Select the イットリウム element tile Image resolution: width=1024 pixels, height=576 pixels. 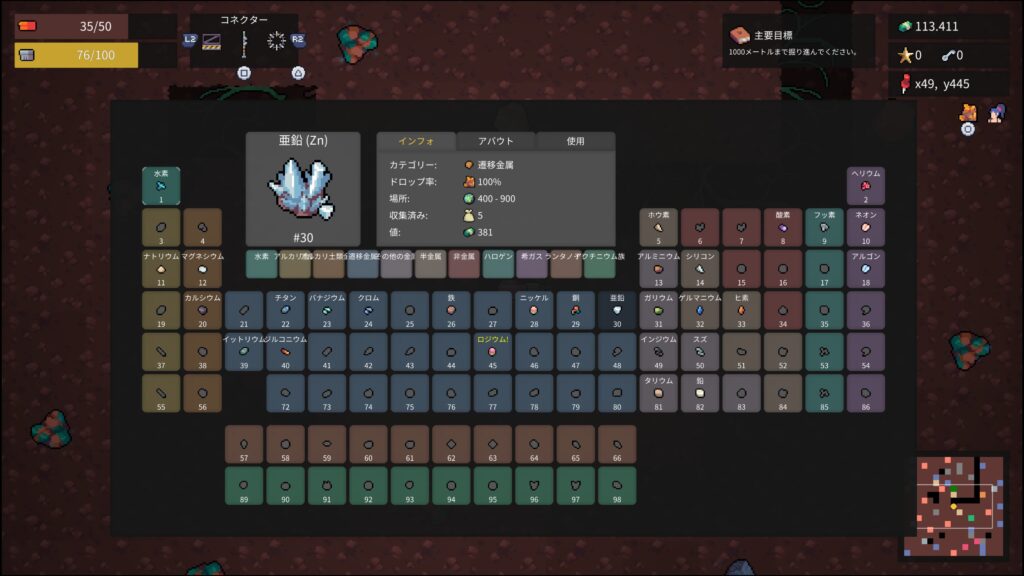[x=243, y=352]
